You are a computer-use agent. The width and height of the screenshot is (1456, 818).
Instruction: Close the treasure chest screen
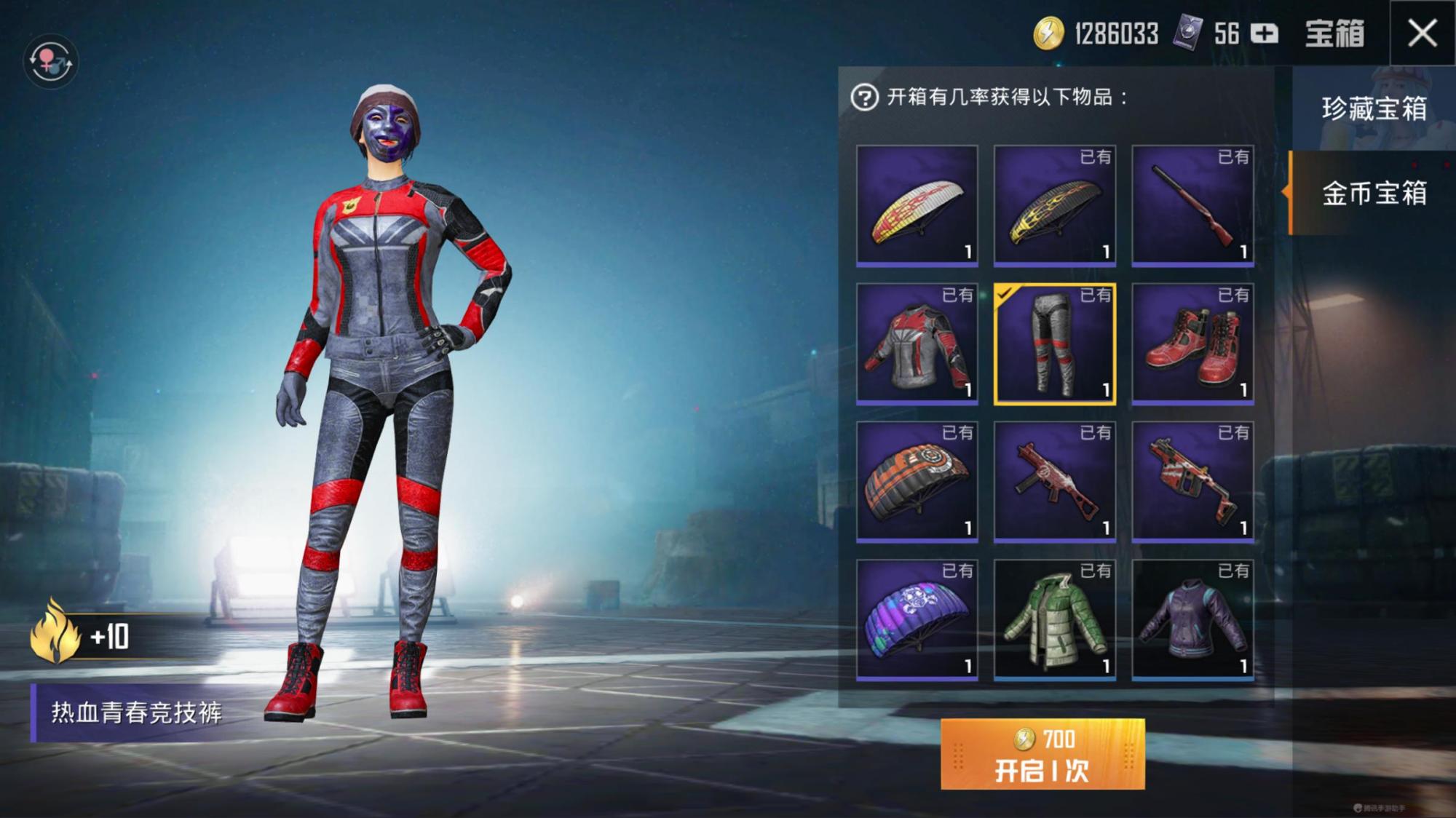click(1422, 33)
